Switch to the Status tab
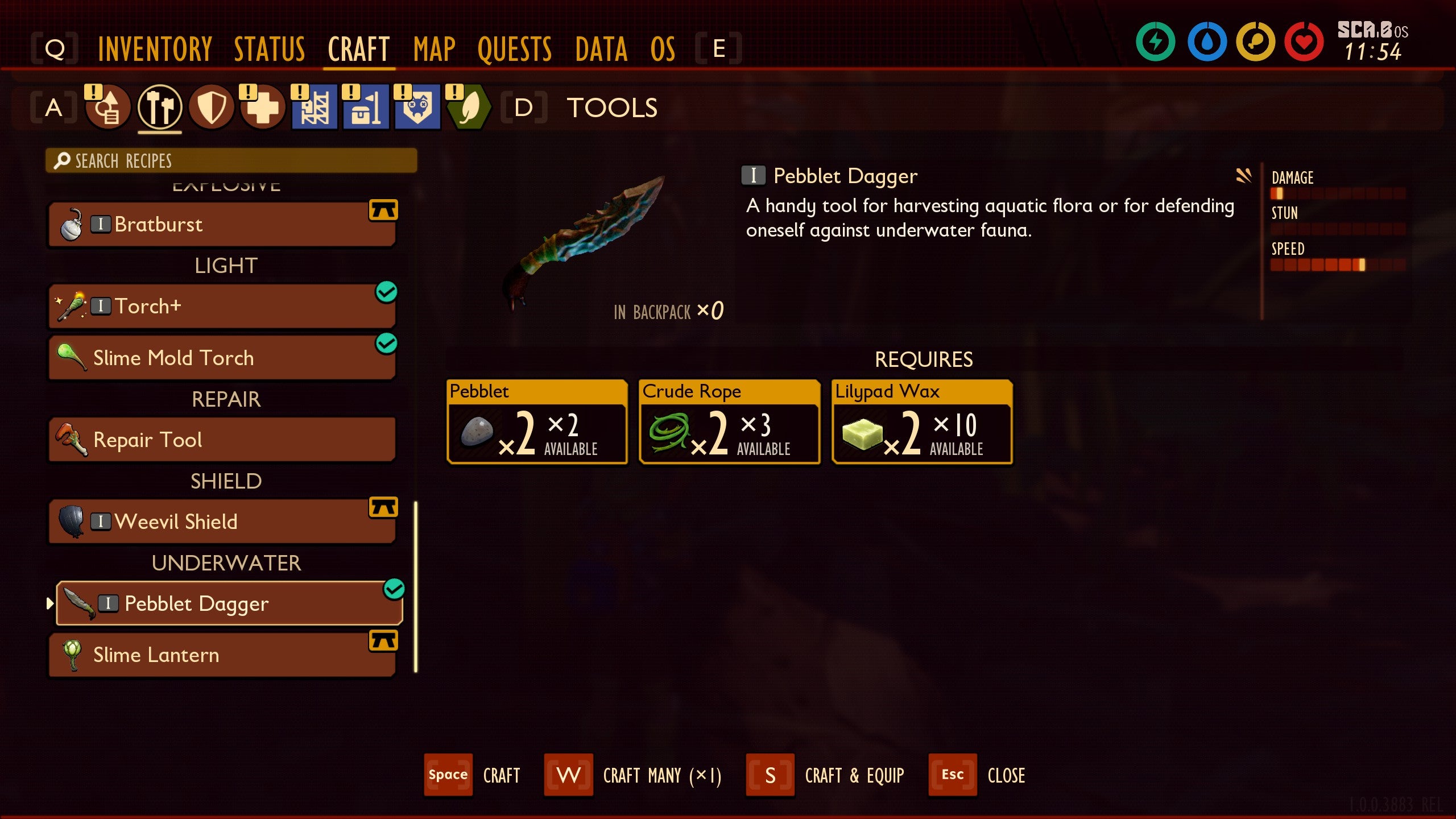This screenshot has width=1456, height=819. point(270,49)
